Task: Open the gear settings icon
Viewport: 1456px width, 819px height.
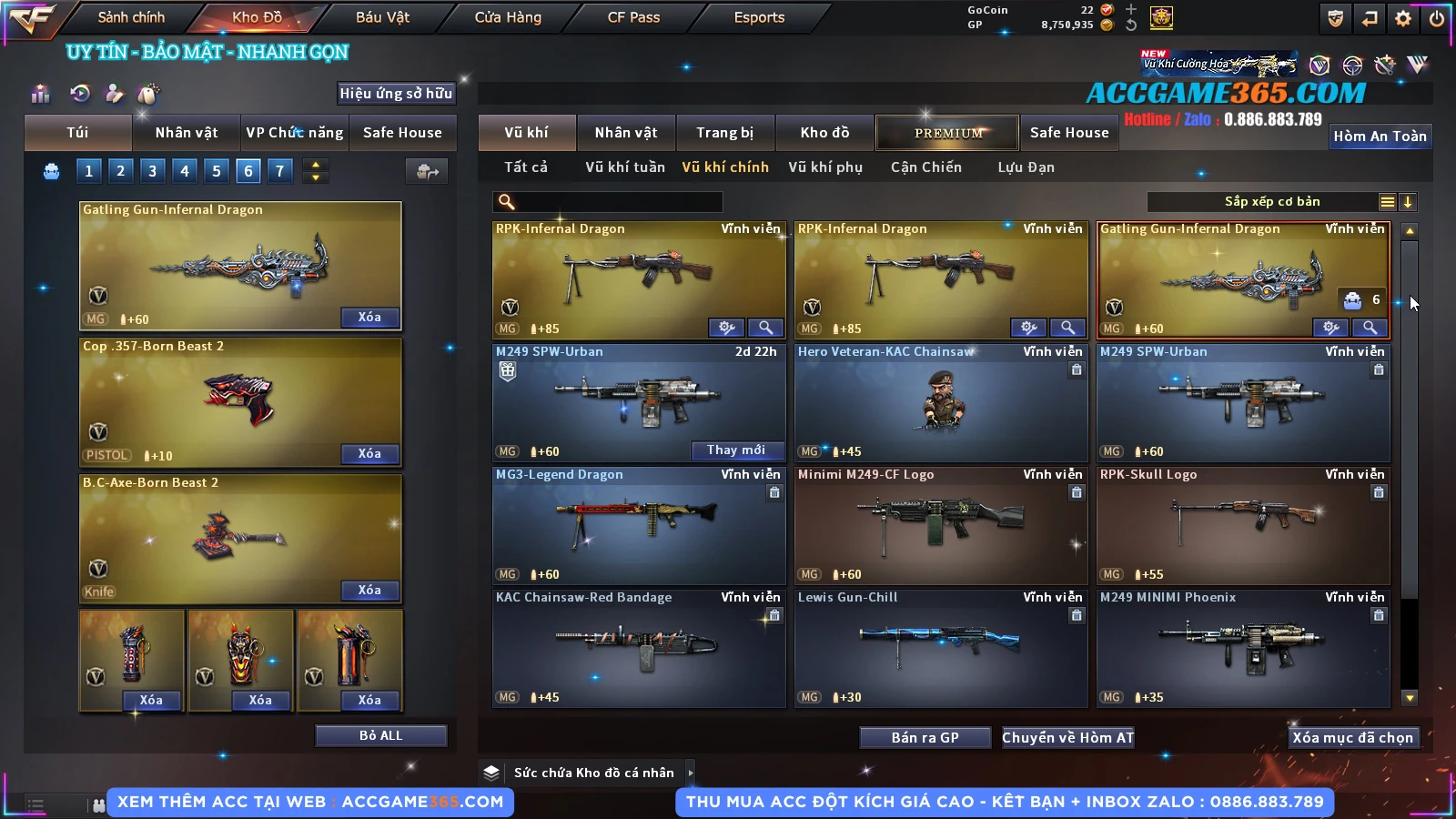Action: (1403, 18)
